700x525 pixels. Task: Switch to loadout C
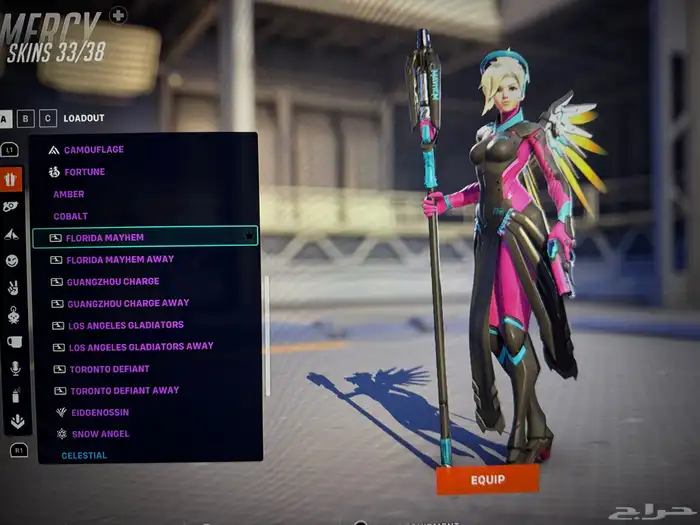click(x=48, y=118)
